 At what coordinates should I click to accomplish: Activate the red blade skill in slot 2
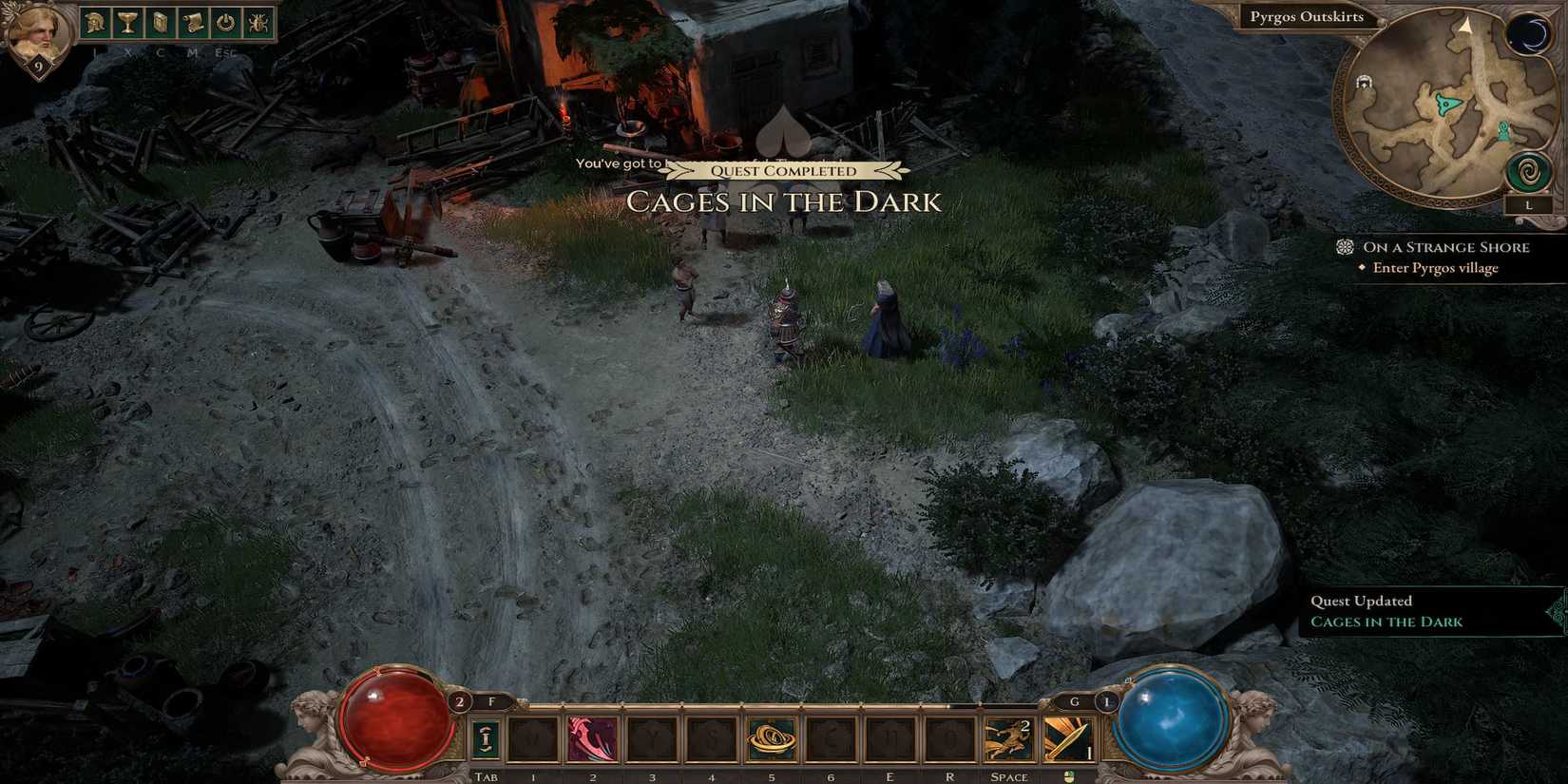point(591,738)
